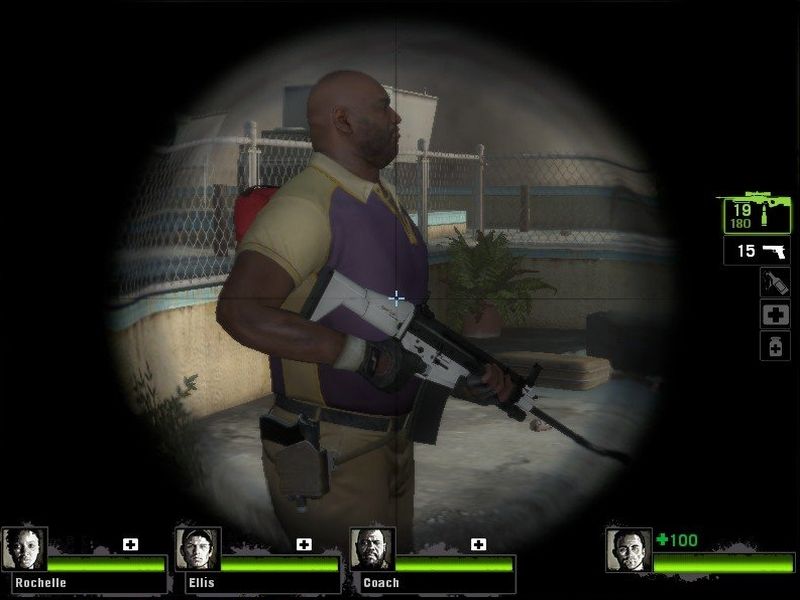This screenshot has height=600, width=800.
Task: Select the first aid kit slot
Action: [x=775, y=315]
